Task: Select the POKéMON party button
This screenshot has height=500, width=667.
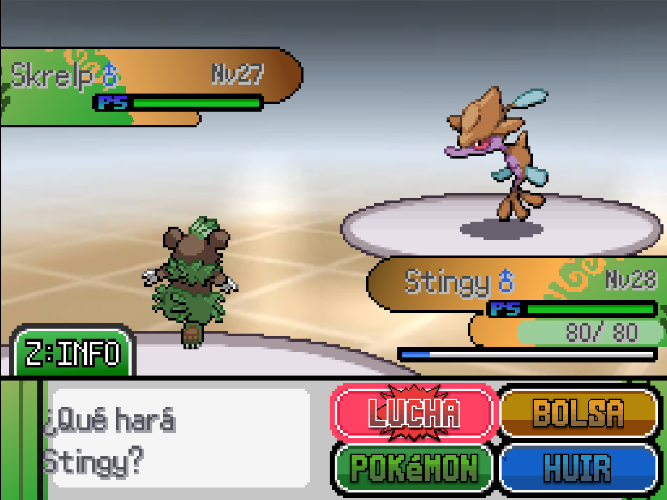Action: click(413, 466)
